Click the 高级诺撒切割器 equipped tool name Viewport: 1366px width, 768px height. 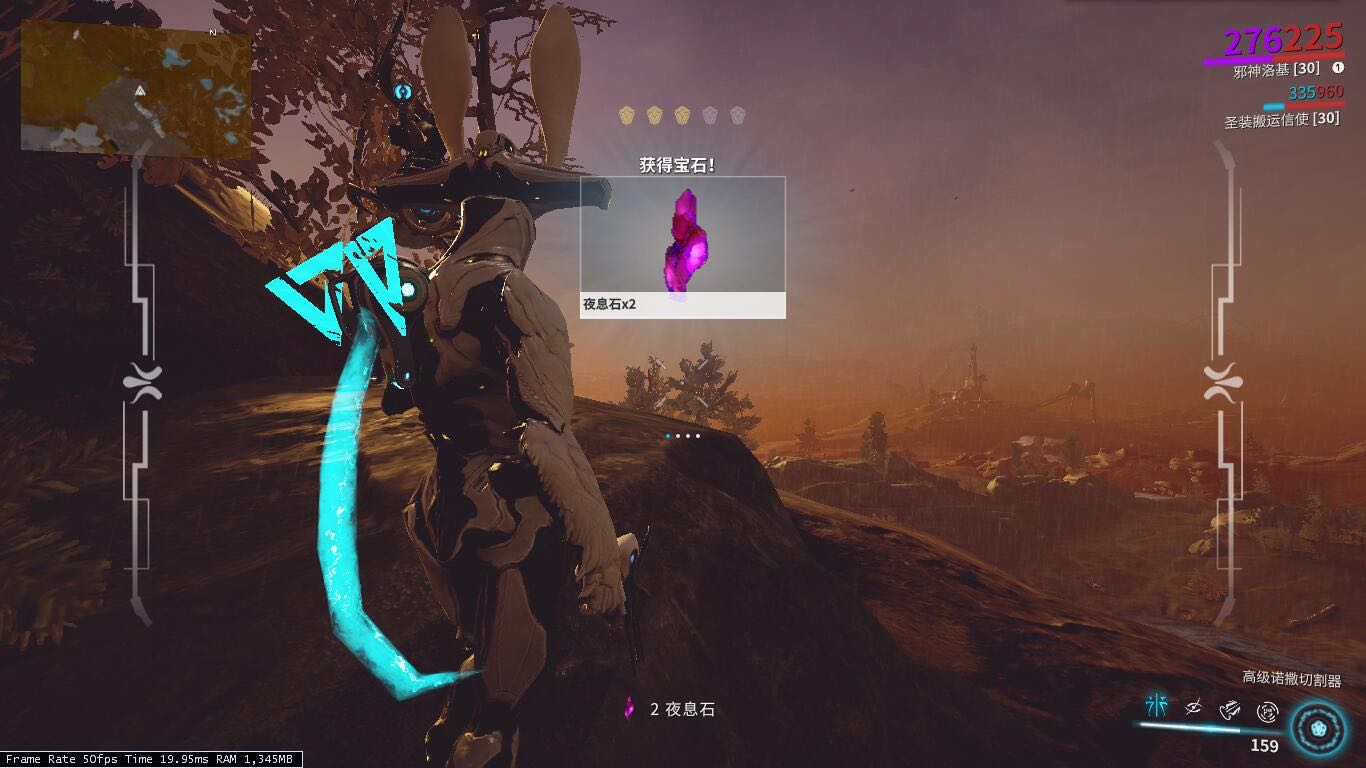coord(1291,679)
